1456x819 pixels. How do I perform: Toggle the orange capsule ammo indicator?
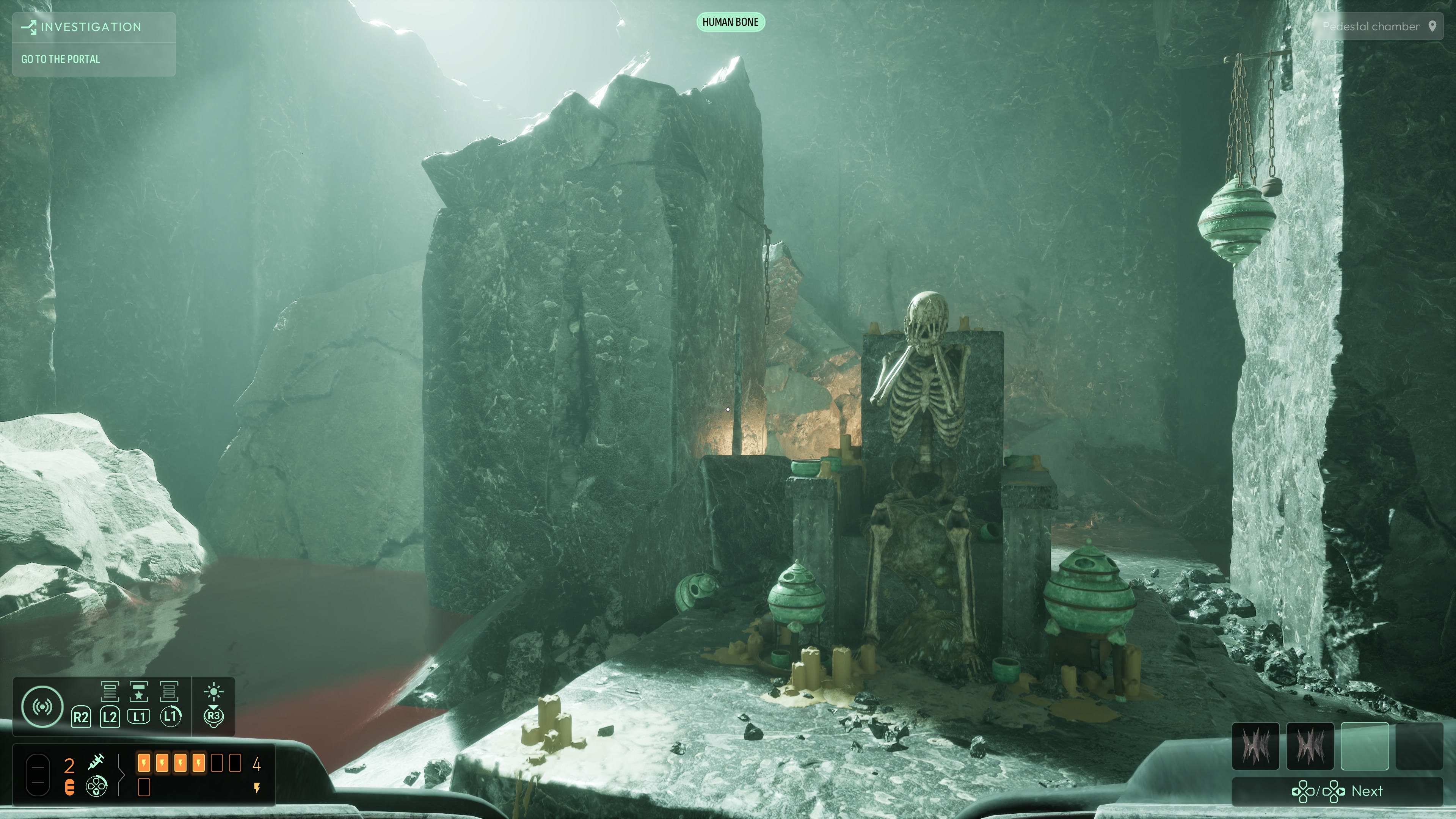pos(70,787)
